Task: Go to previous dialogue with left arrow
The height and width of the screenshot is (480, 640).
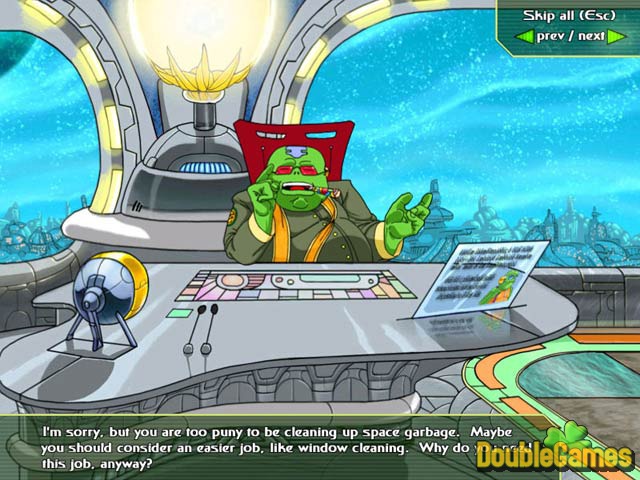Action: click(x=523, y=36)
